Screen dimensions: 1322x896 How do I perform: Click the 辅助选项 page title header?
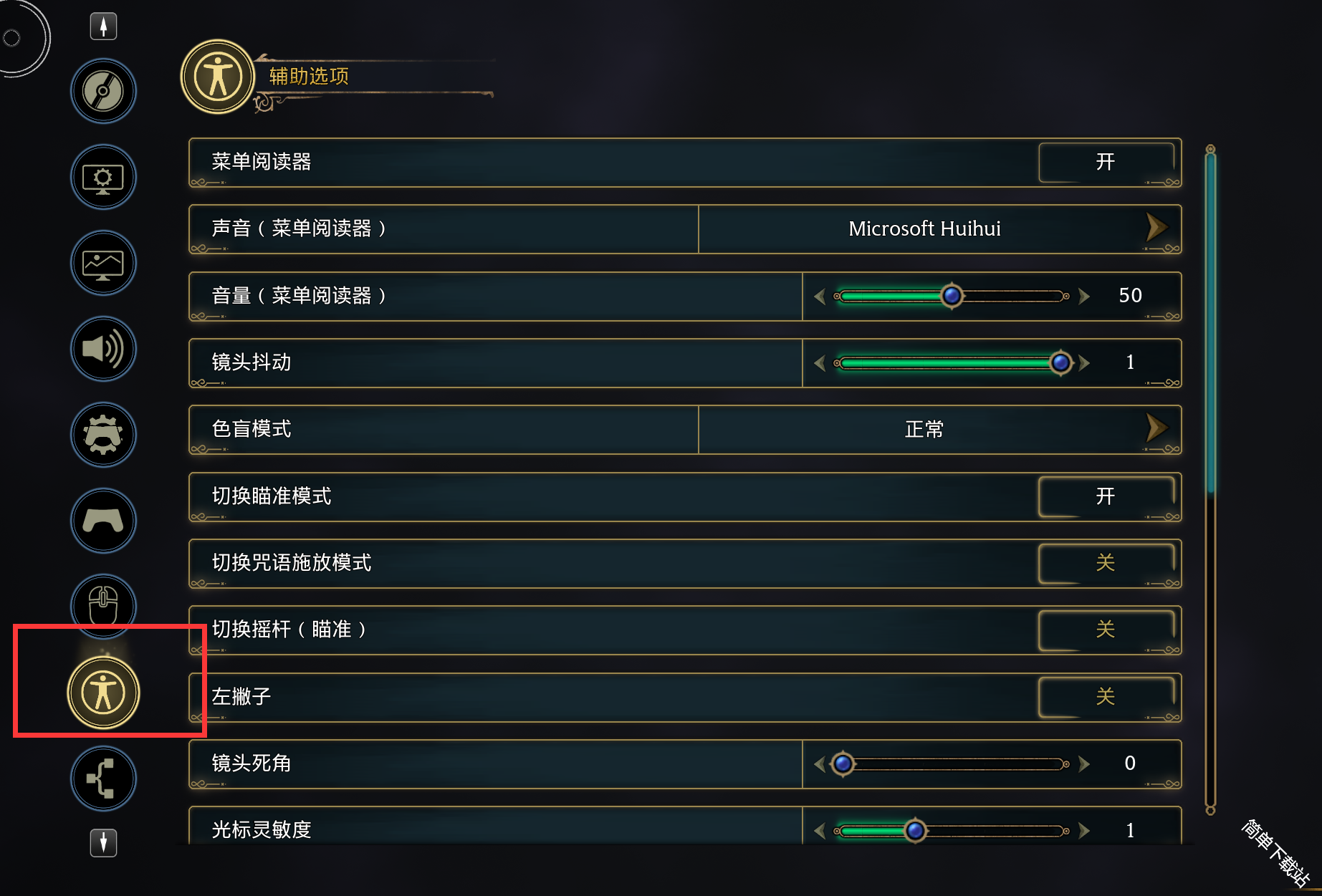tap(308, 76)
